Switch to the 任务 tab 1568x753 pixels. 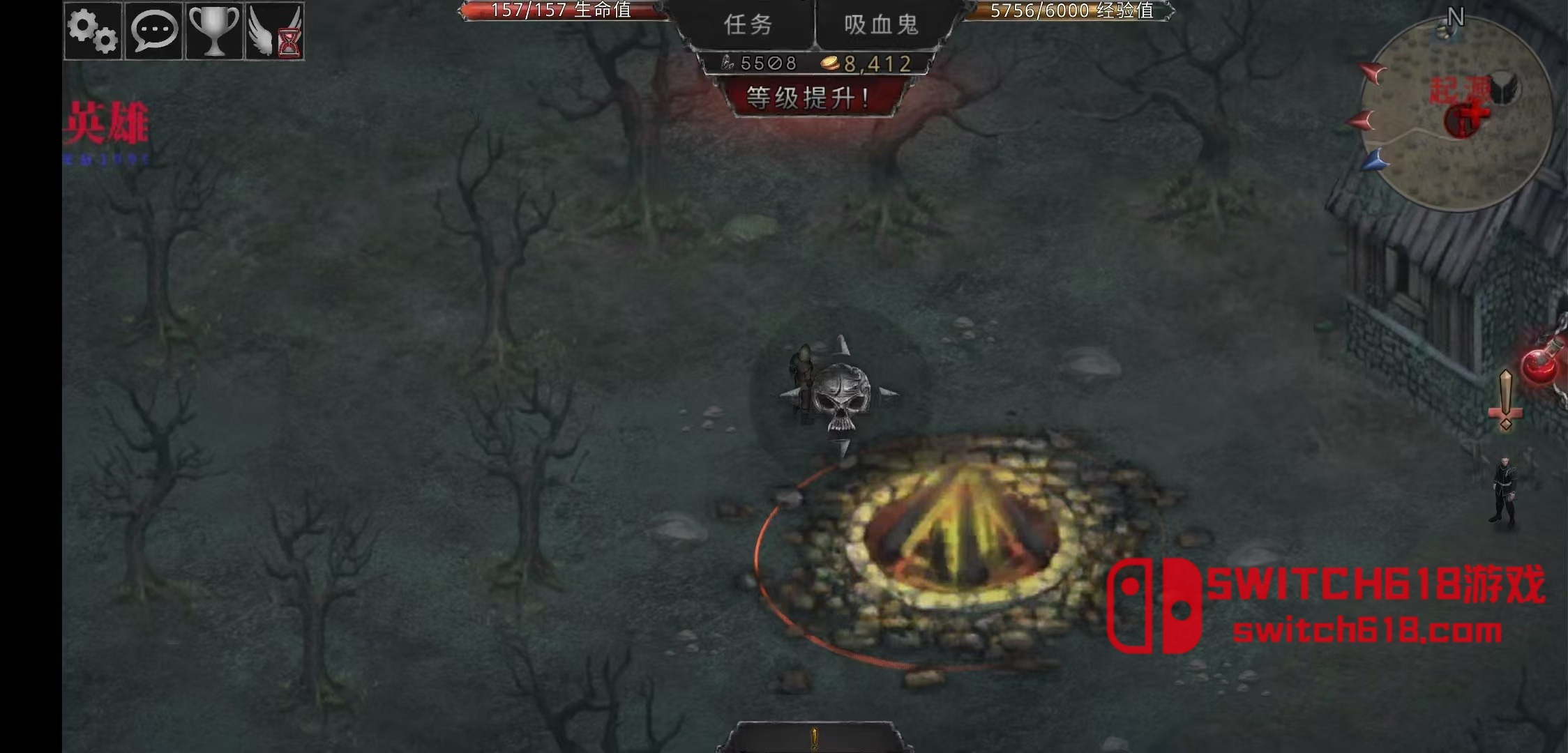pos(748,24)
